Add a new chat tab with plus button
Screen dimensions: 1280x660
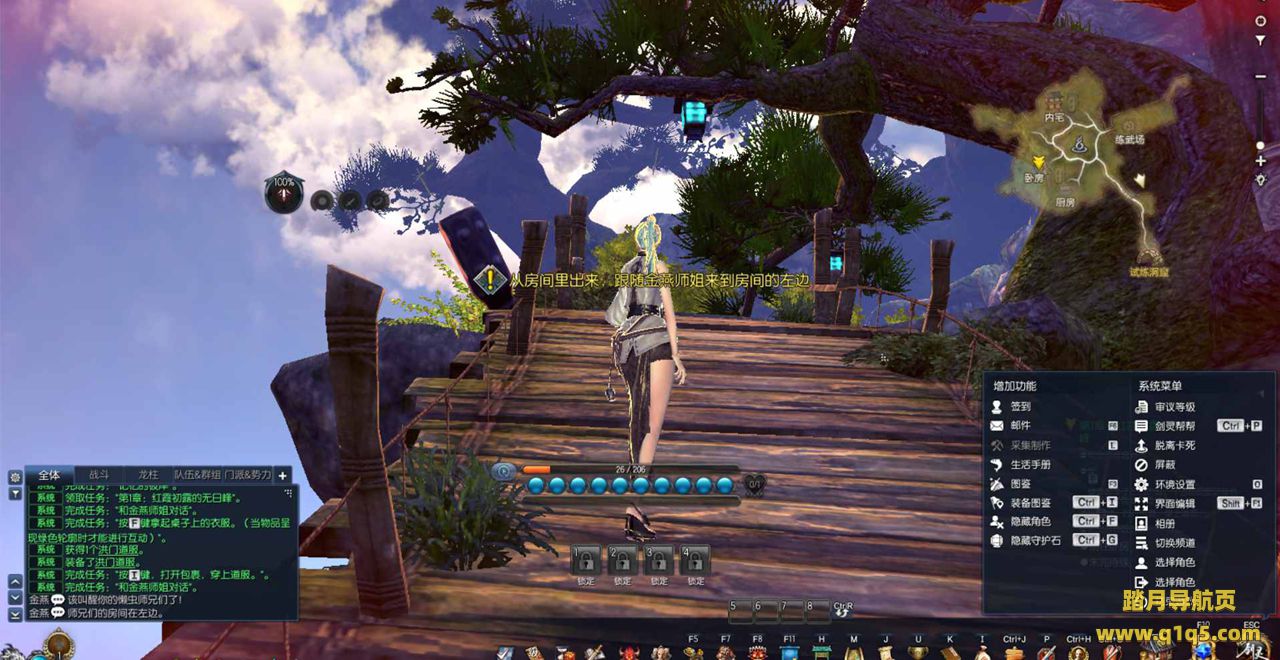click(283, 476)
